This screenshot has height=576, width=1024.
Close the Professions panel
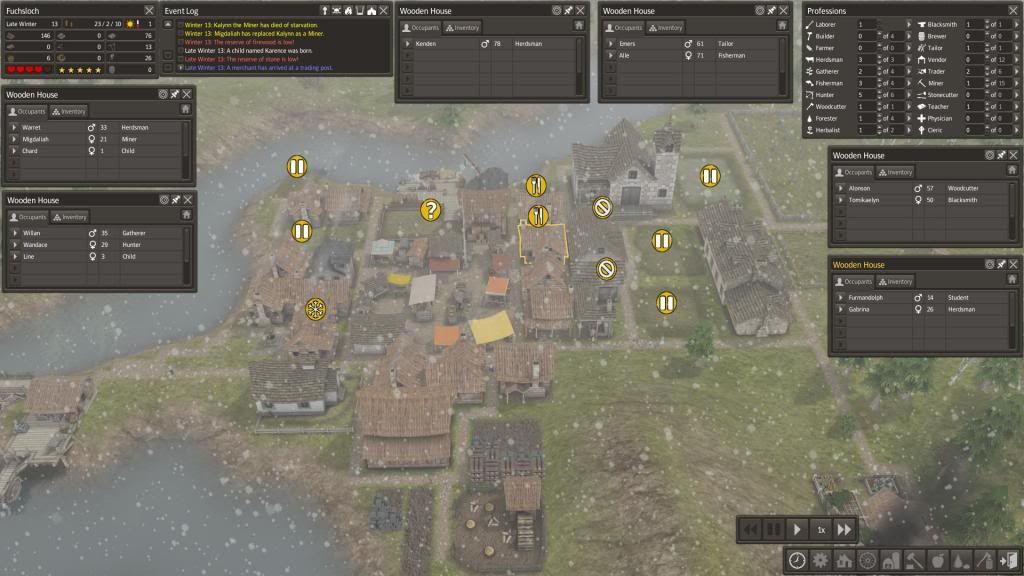click(x=1013, y=11)
